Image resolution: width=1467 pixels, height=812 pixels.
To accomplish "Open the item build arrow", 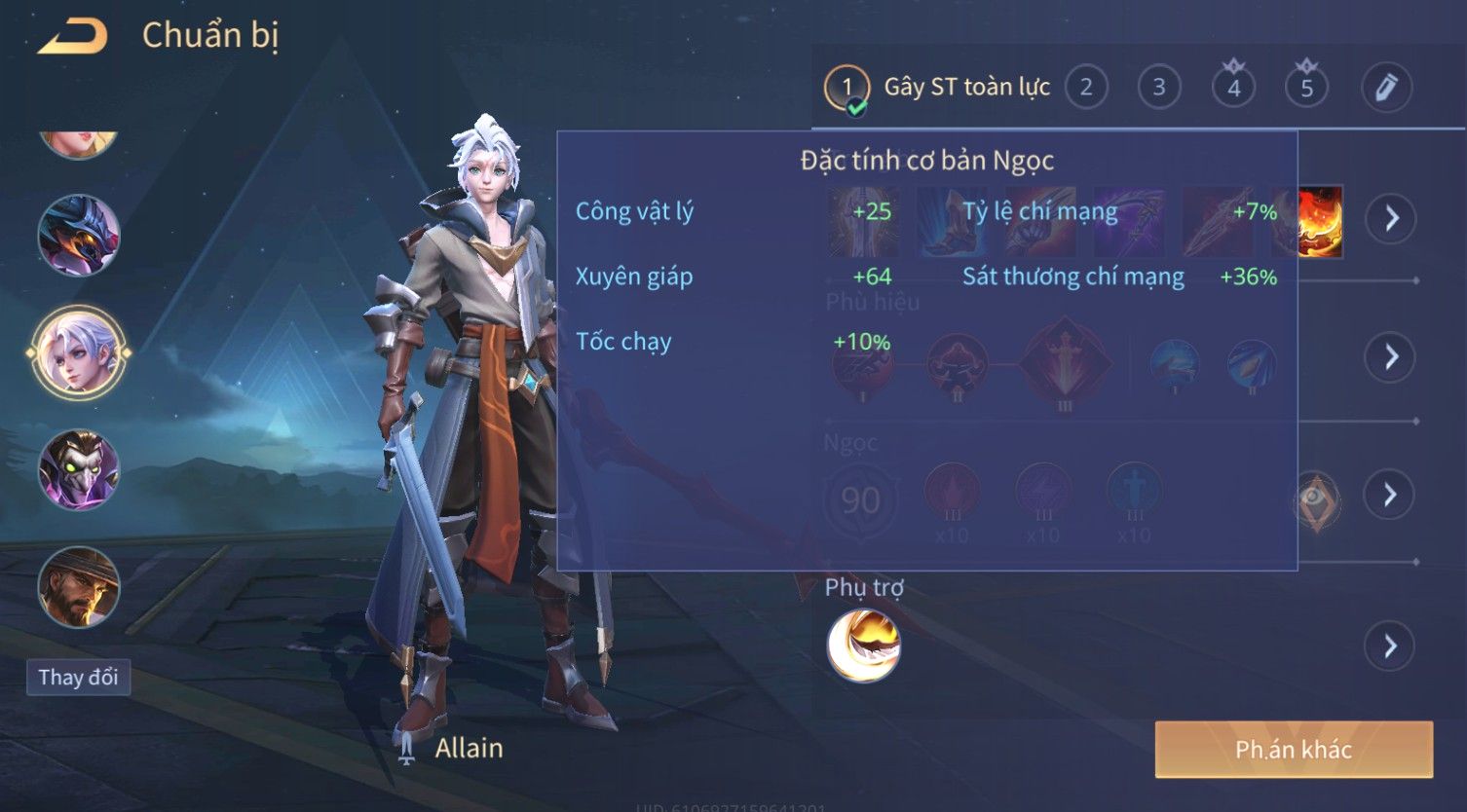I will click(1390, 218).
